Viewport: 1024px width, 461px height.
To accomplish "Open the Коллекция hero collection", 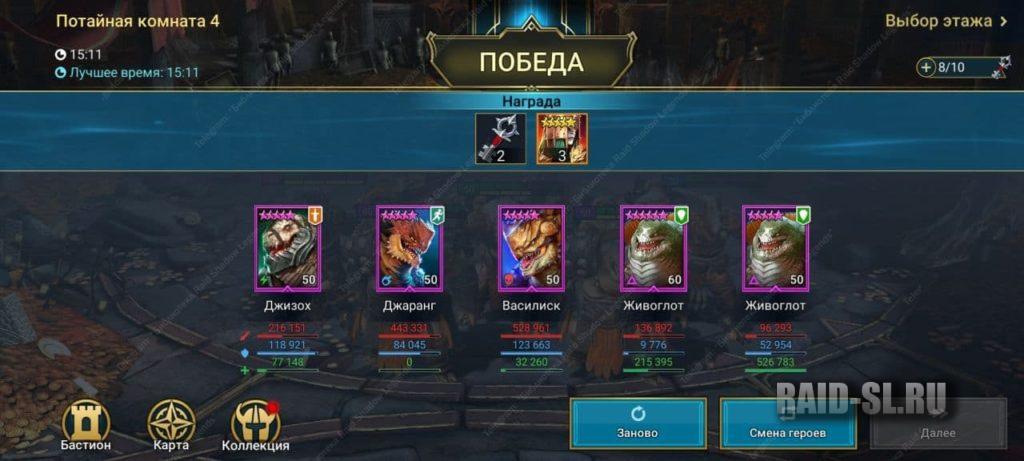I will click(255, 427).
